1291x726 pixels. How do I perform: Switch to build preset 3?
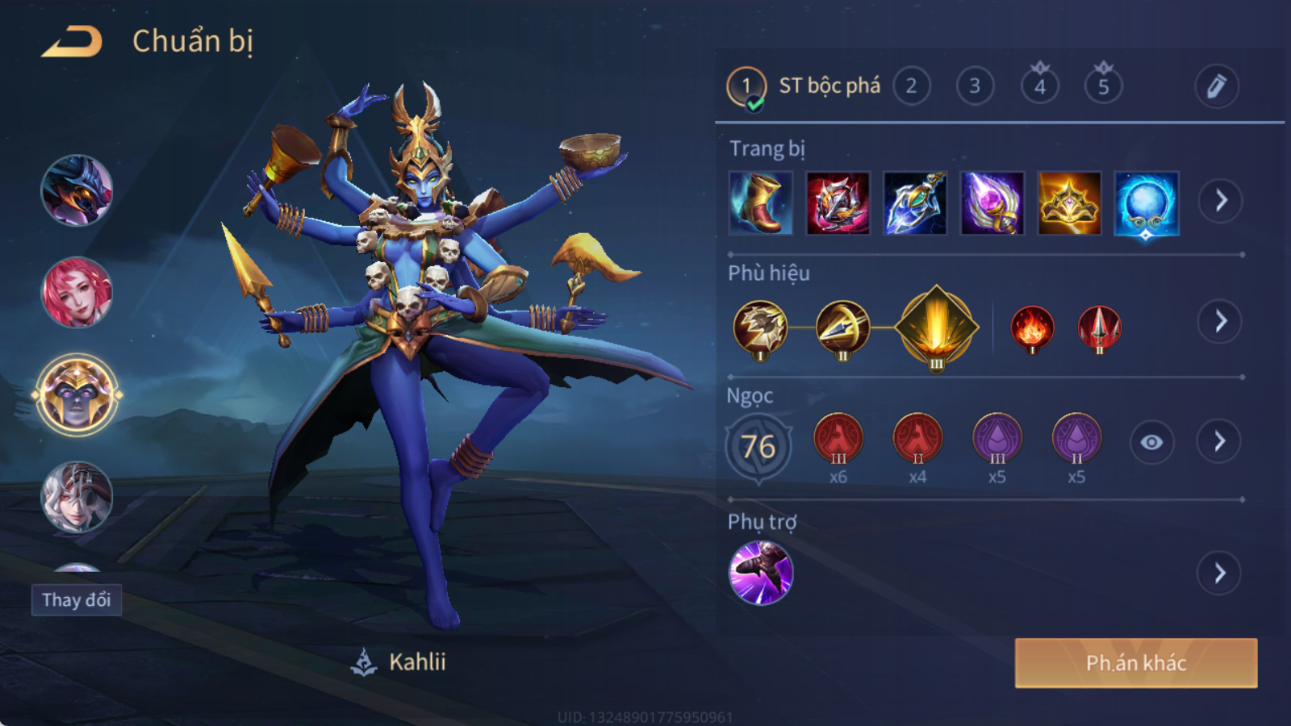[975, 86]
